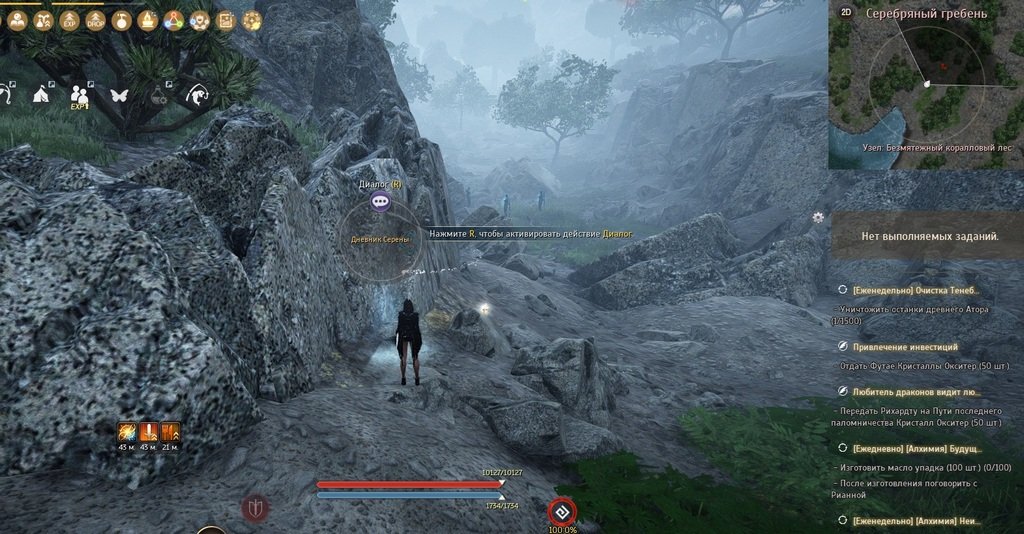Viewport: 1024px width, 534px height.
Task: Select the daily Алхимия Будущ quest
Action: point(914,447)
